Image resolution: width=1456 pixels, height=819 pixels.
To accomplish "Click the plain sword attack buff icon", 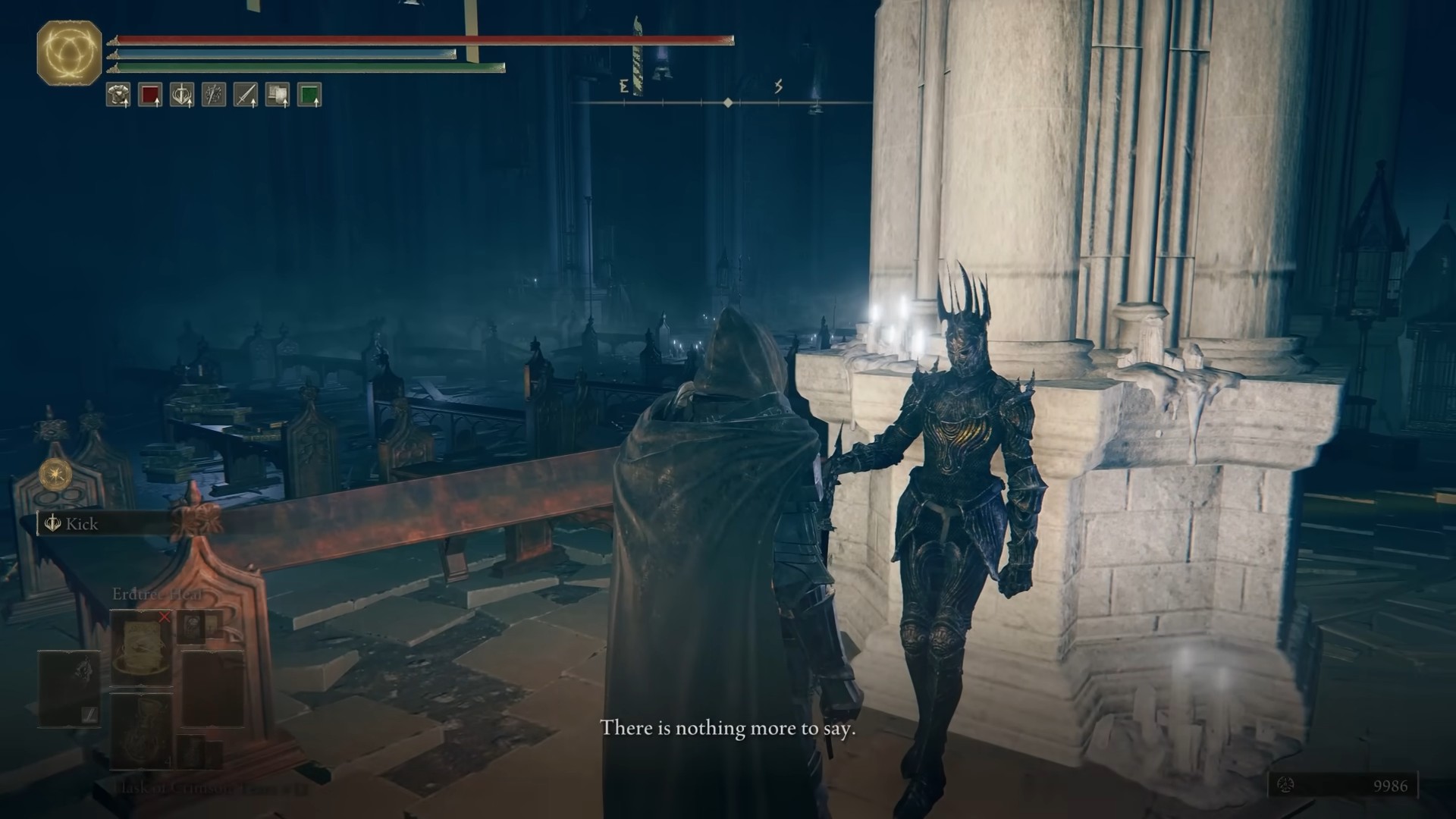I will [x=246, y=95].
